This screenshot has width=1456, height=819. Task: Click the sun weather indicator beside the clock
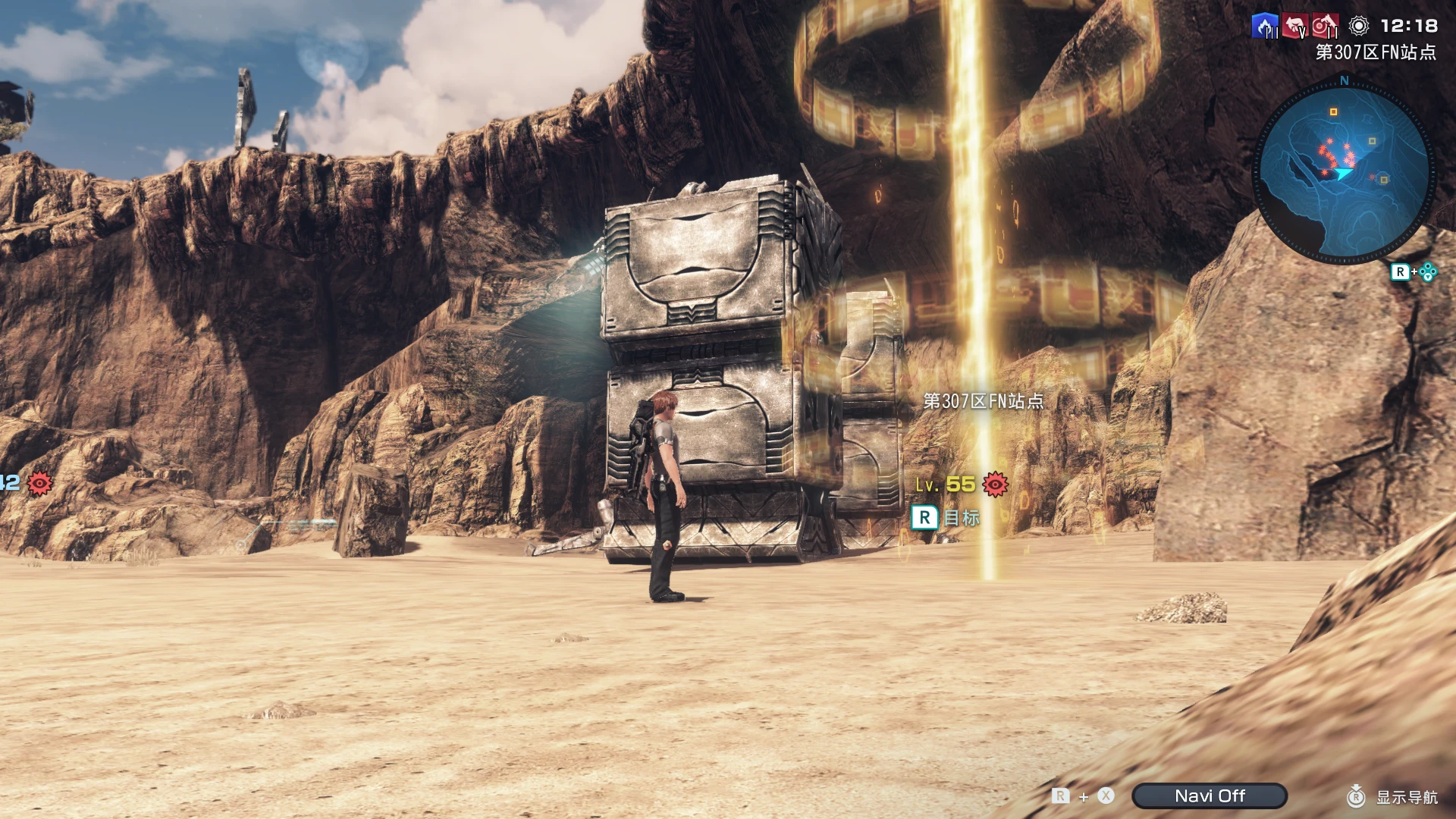[x=1358, y=25]
